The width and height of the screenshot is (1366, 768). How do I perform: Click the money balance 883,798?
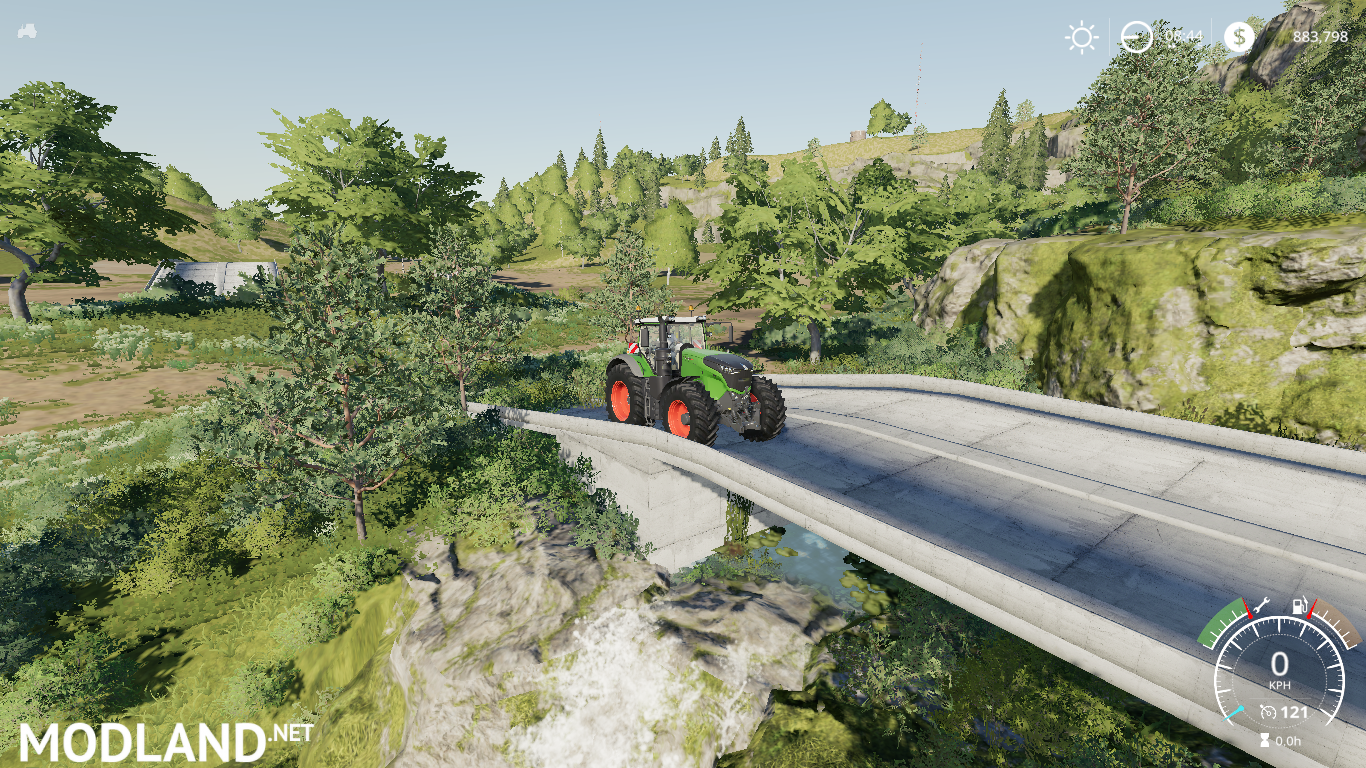click(1321, 37)
